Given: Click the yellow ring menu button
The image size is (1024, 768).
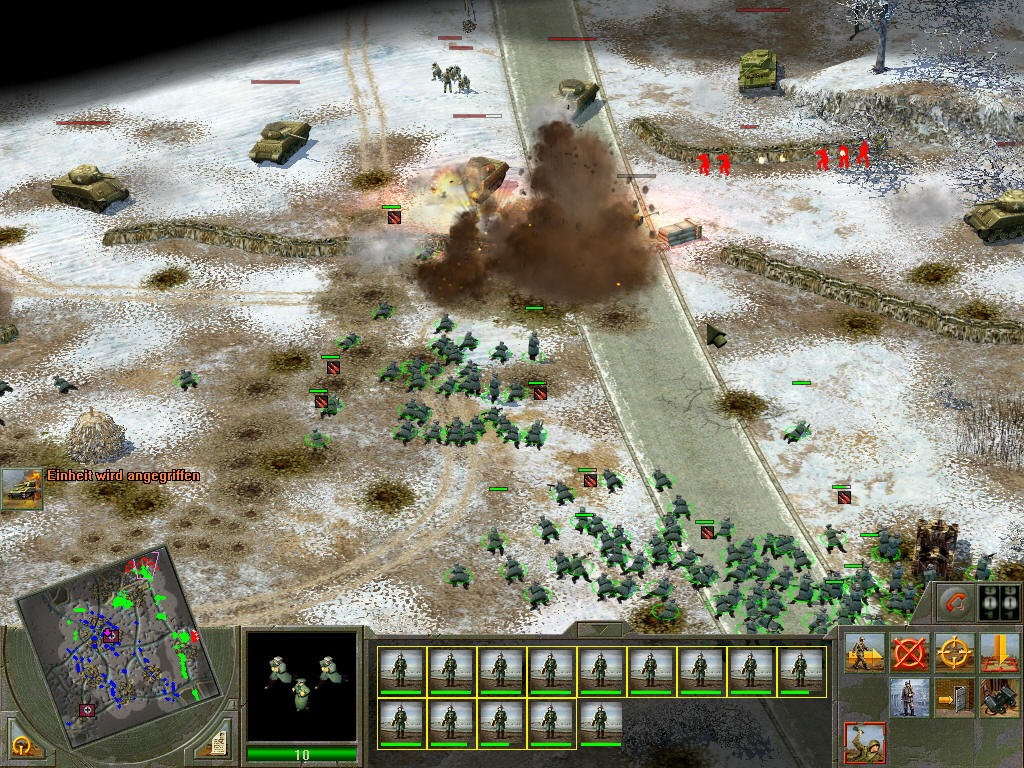Looking at the screenshot, I should (x=22, y=743).
